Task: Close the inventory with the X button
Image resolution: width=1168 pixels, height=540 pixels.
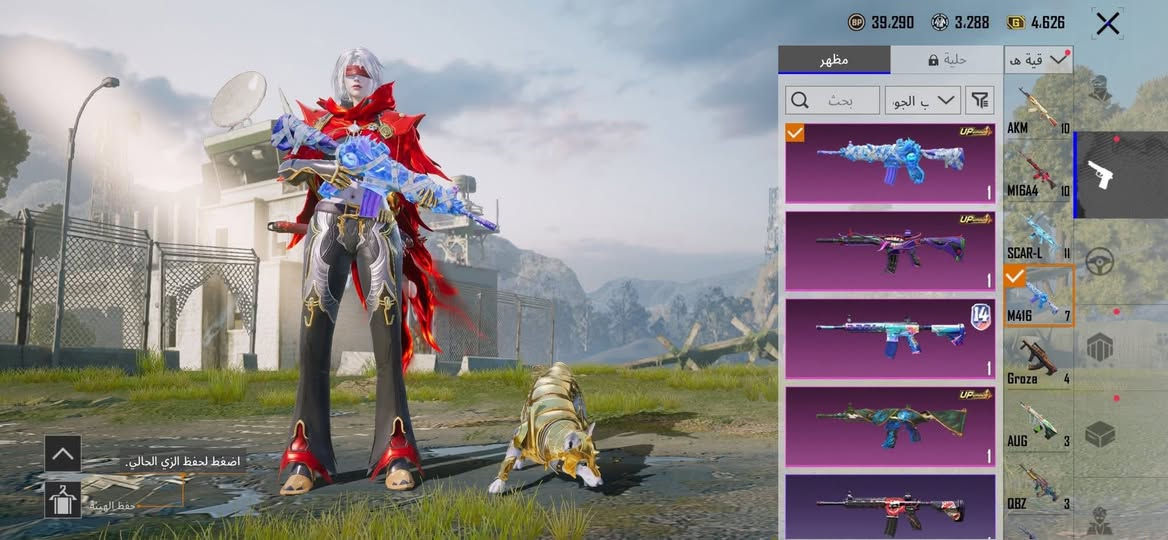Action: tap(1108, 23)
